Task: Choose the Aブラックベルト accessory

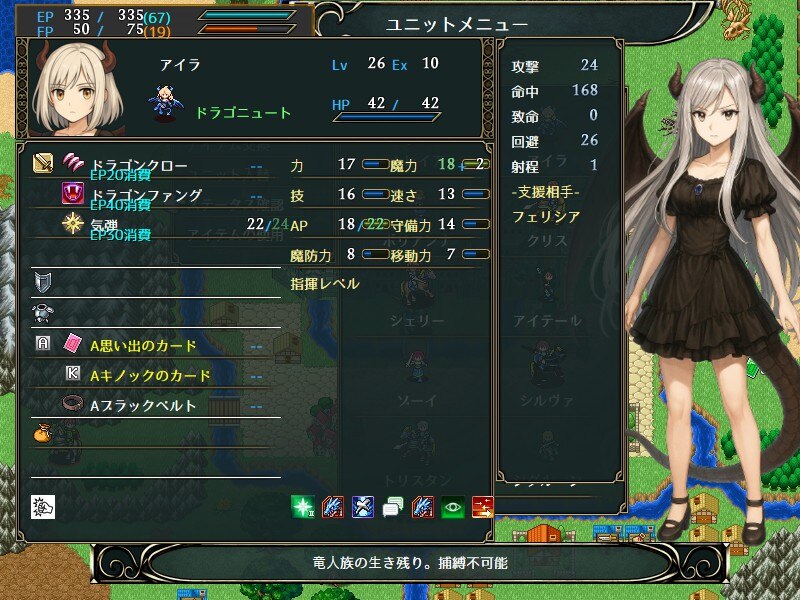Action: [143, 406]
